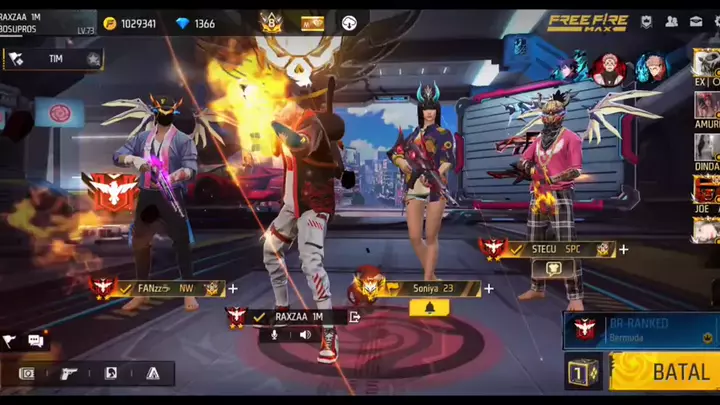Image resolution: width=720 pixels, height=405 pixels.
Task: Open the rank badge numbered 8
Action: click(271, 22)
